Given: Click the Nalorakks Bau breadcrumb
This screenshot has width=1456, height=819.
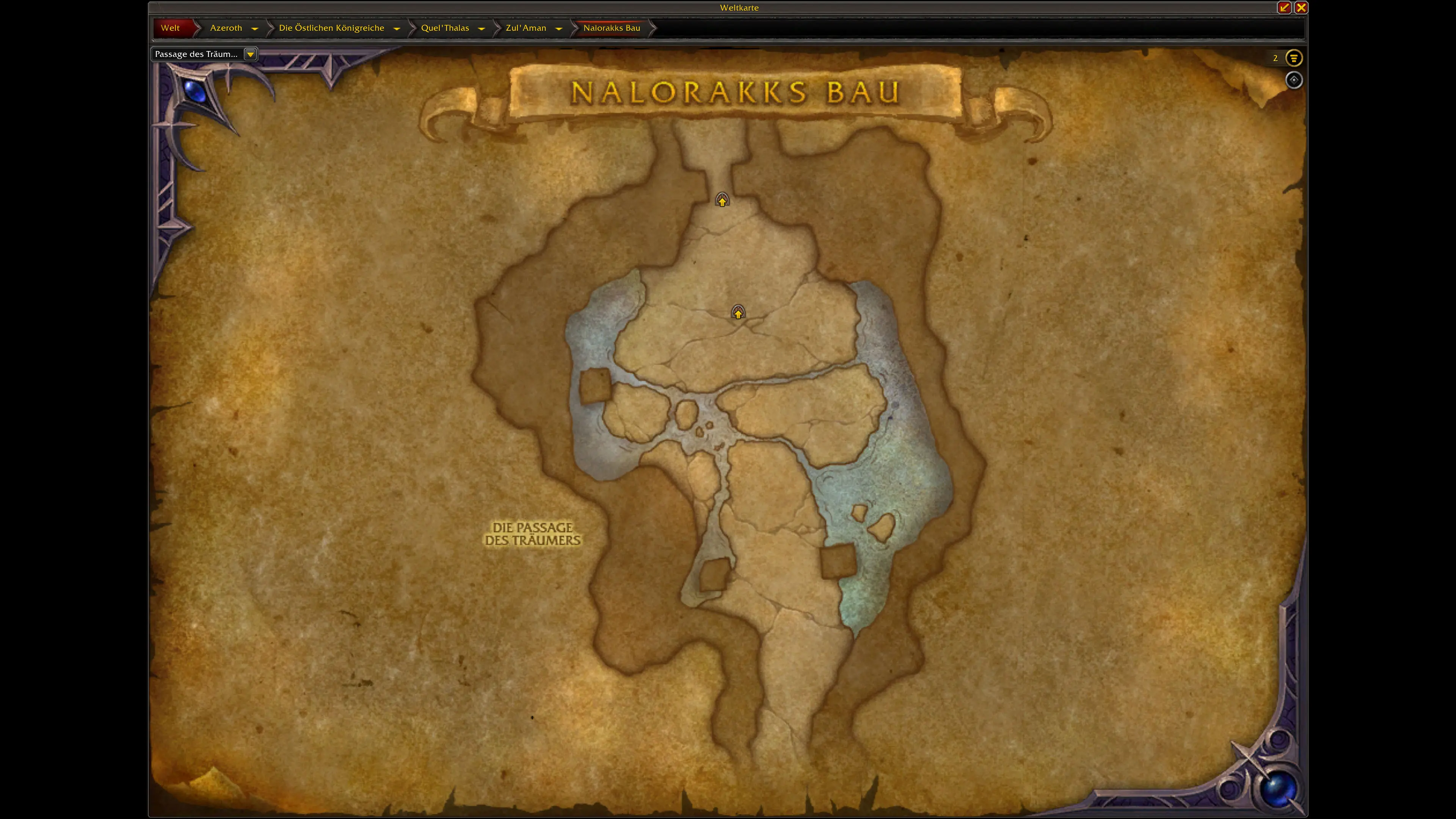Looking at the screenshot, I should tap(612, 28).
